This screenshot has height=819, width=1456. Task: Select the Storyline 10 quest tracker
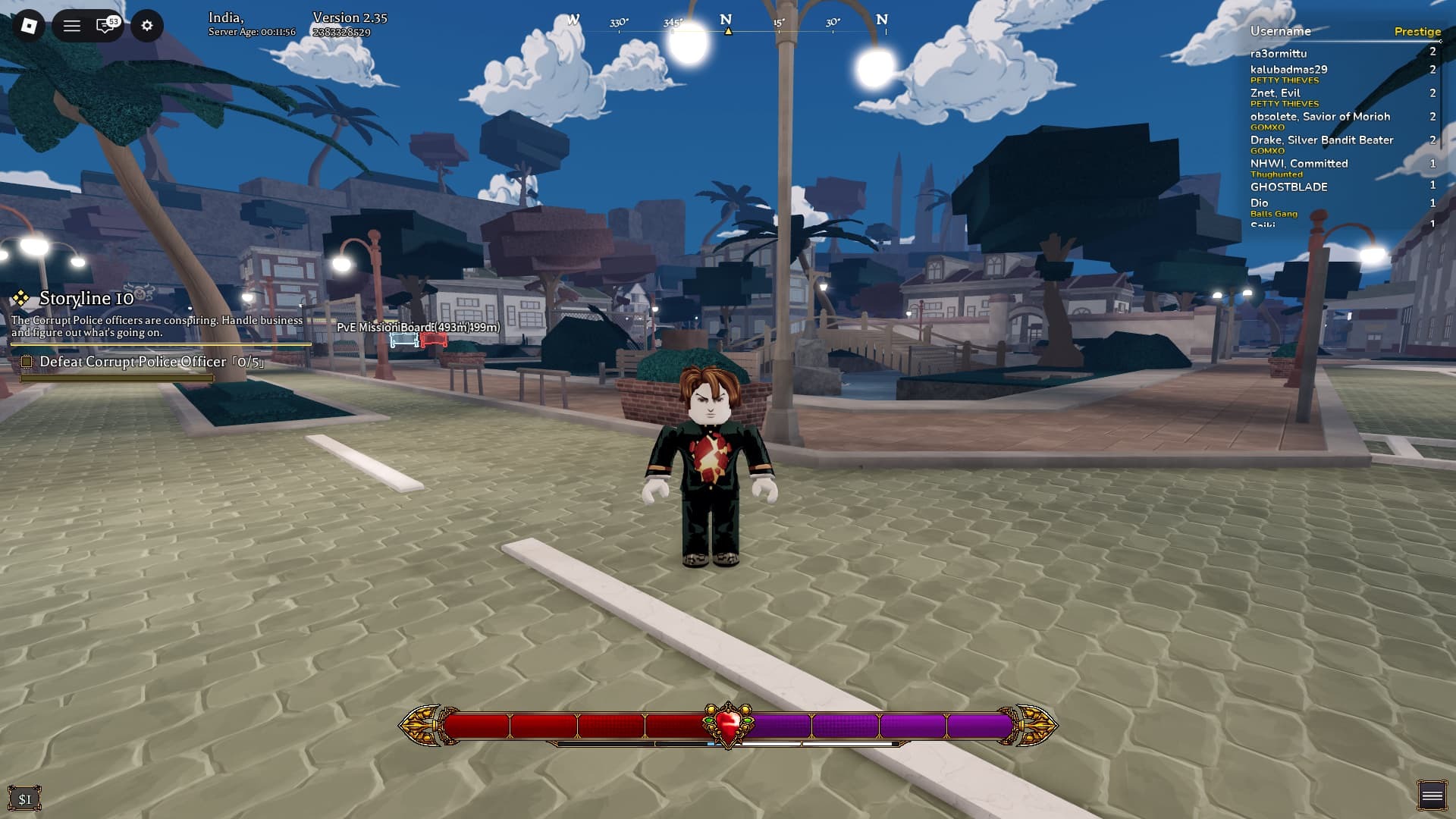86,299
